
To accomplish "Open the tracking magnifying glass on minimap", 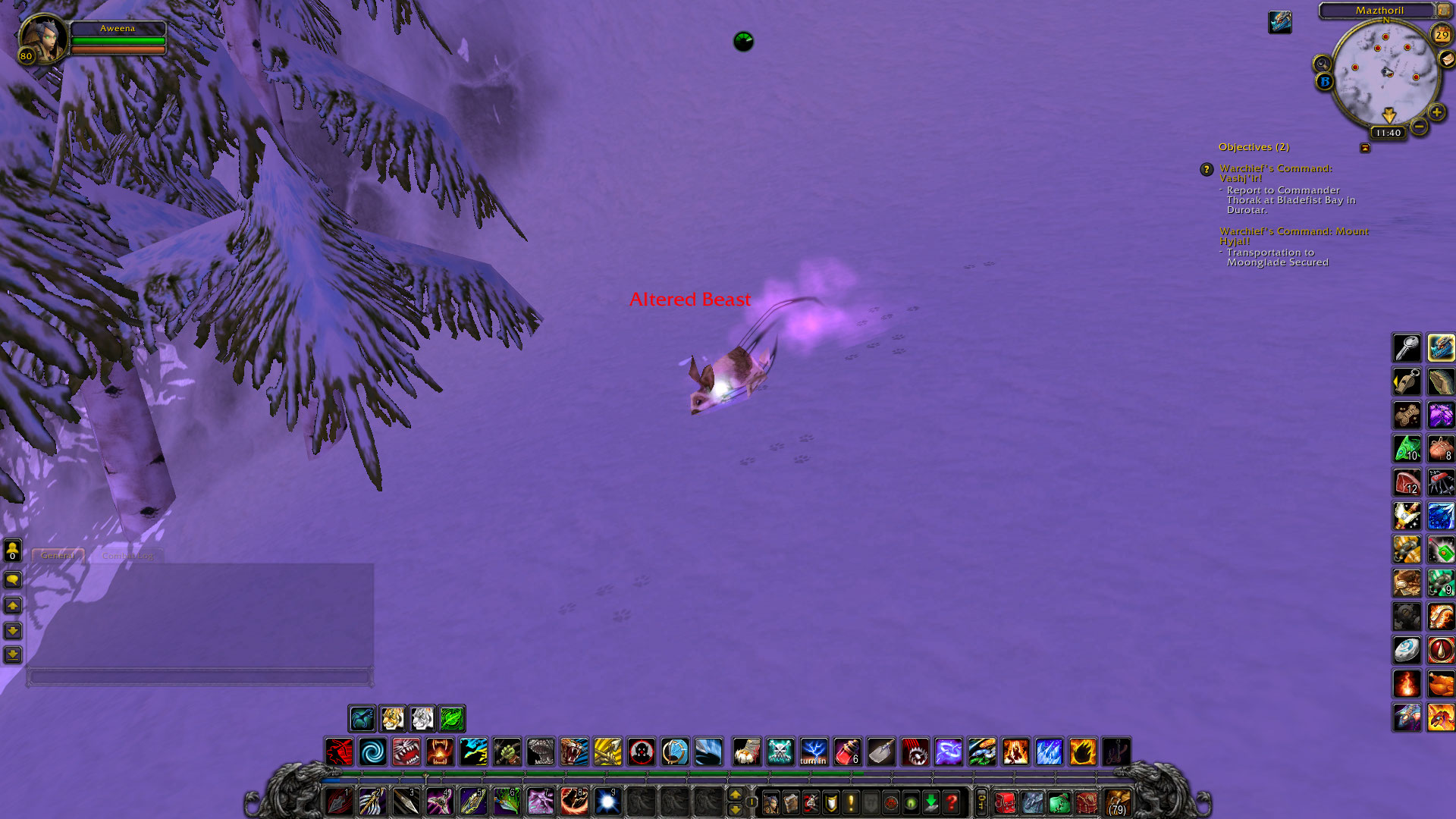I will 1322,64.
